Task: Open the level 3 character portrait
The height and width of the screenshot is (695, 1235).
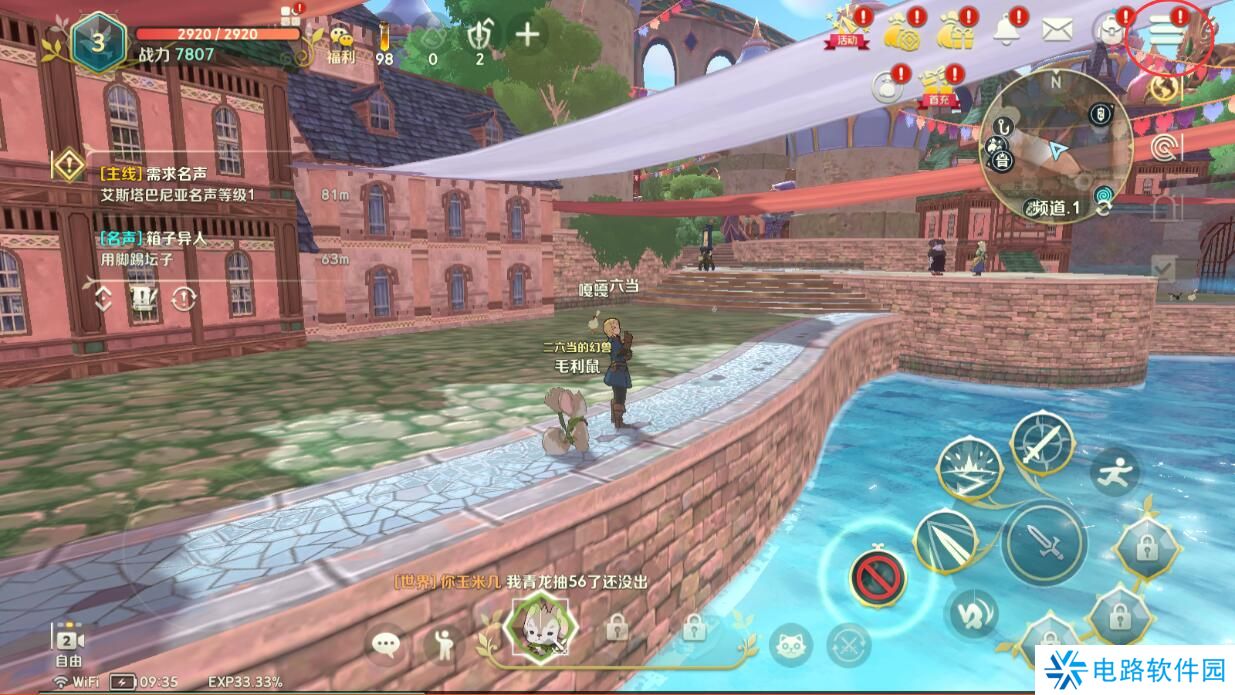Action: 99,41
